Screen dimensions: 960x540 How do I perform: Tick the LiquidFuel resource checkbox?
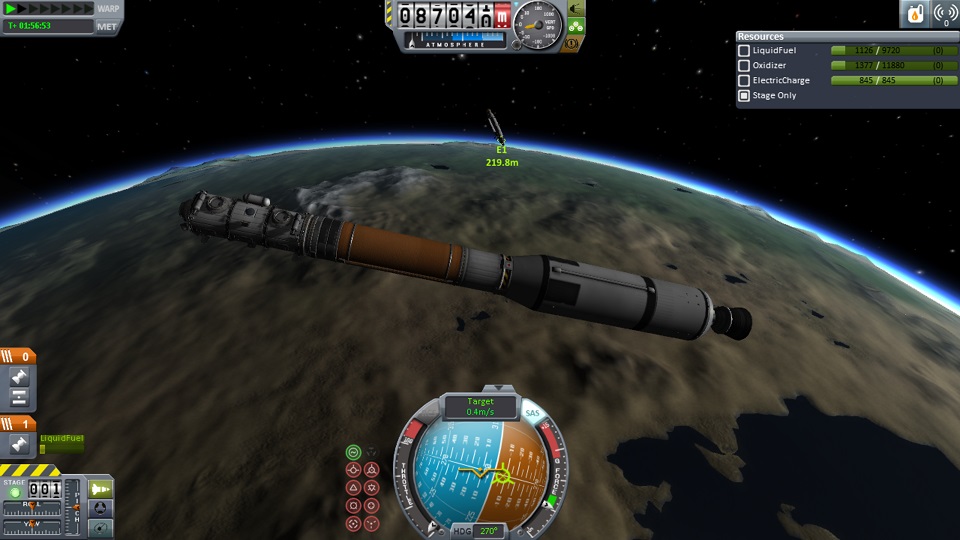pyautogui.click(x=744, y=51)
